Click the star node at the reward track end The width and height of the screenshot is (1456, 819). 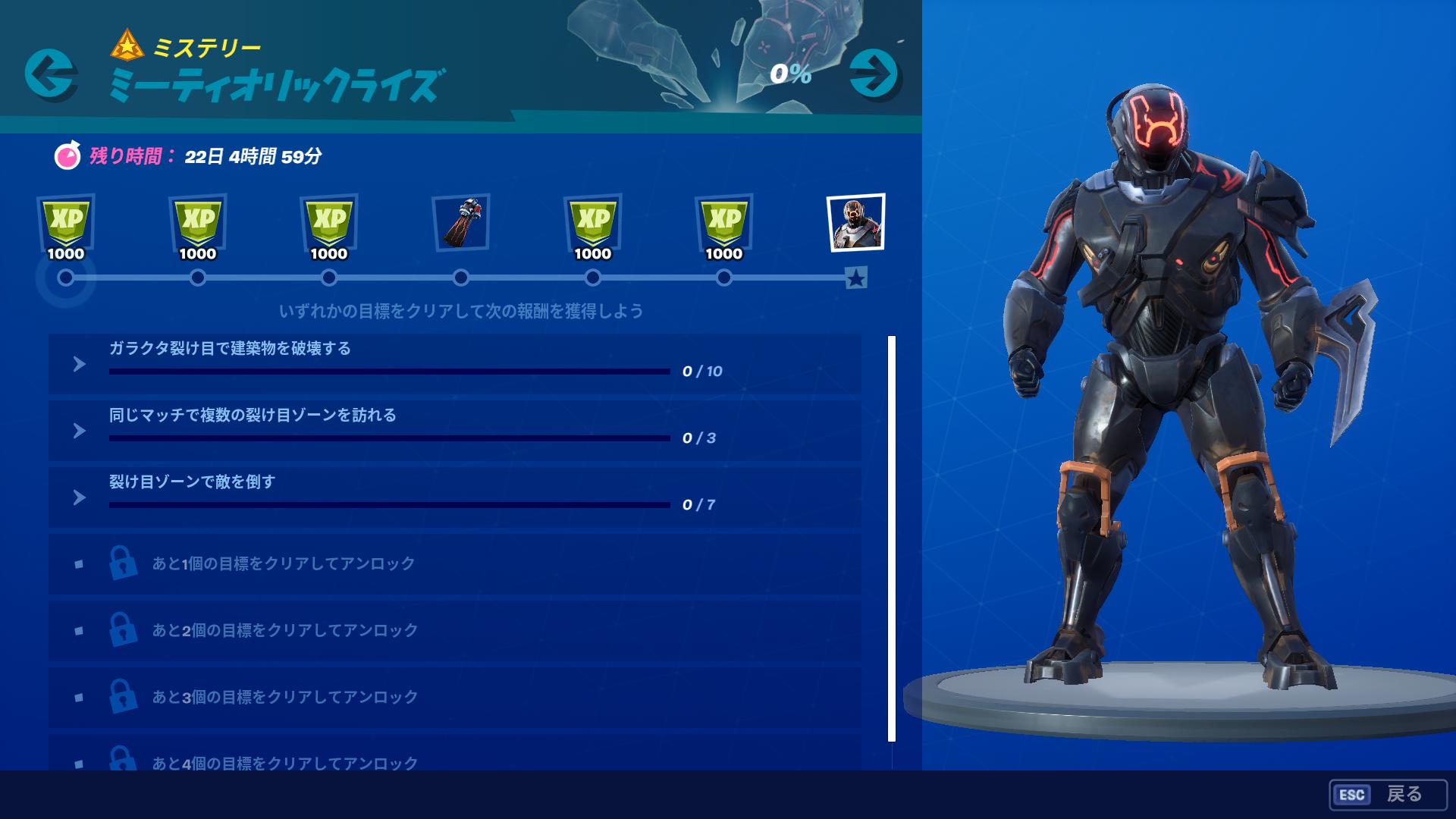[858, 279]
